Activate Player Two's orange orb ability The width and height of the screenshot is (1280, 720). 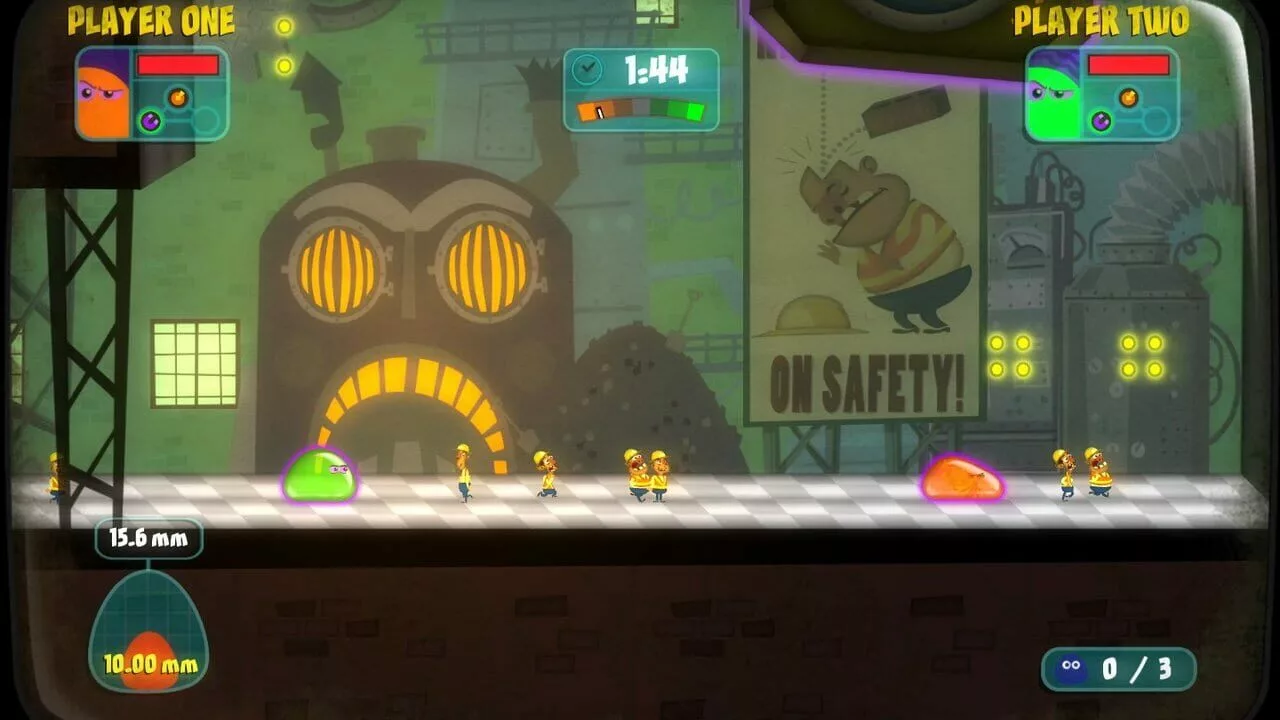coord(1128,97)
